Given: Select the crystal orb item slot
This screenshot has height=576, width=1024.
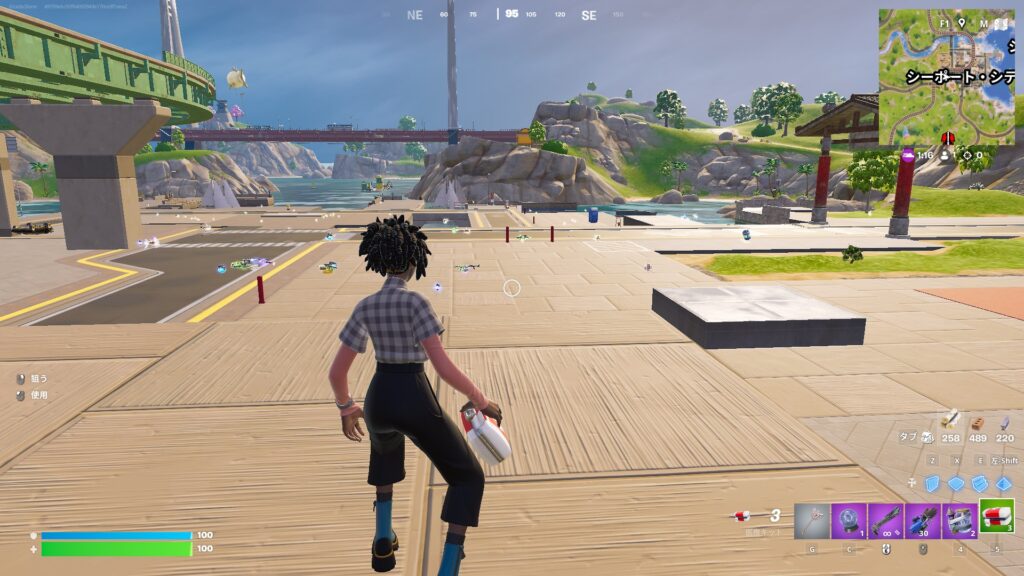Looking at the screenshot, I should pos(849,520).
